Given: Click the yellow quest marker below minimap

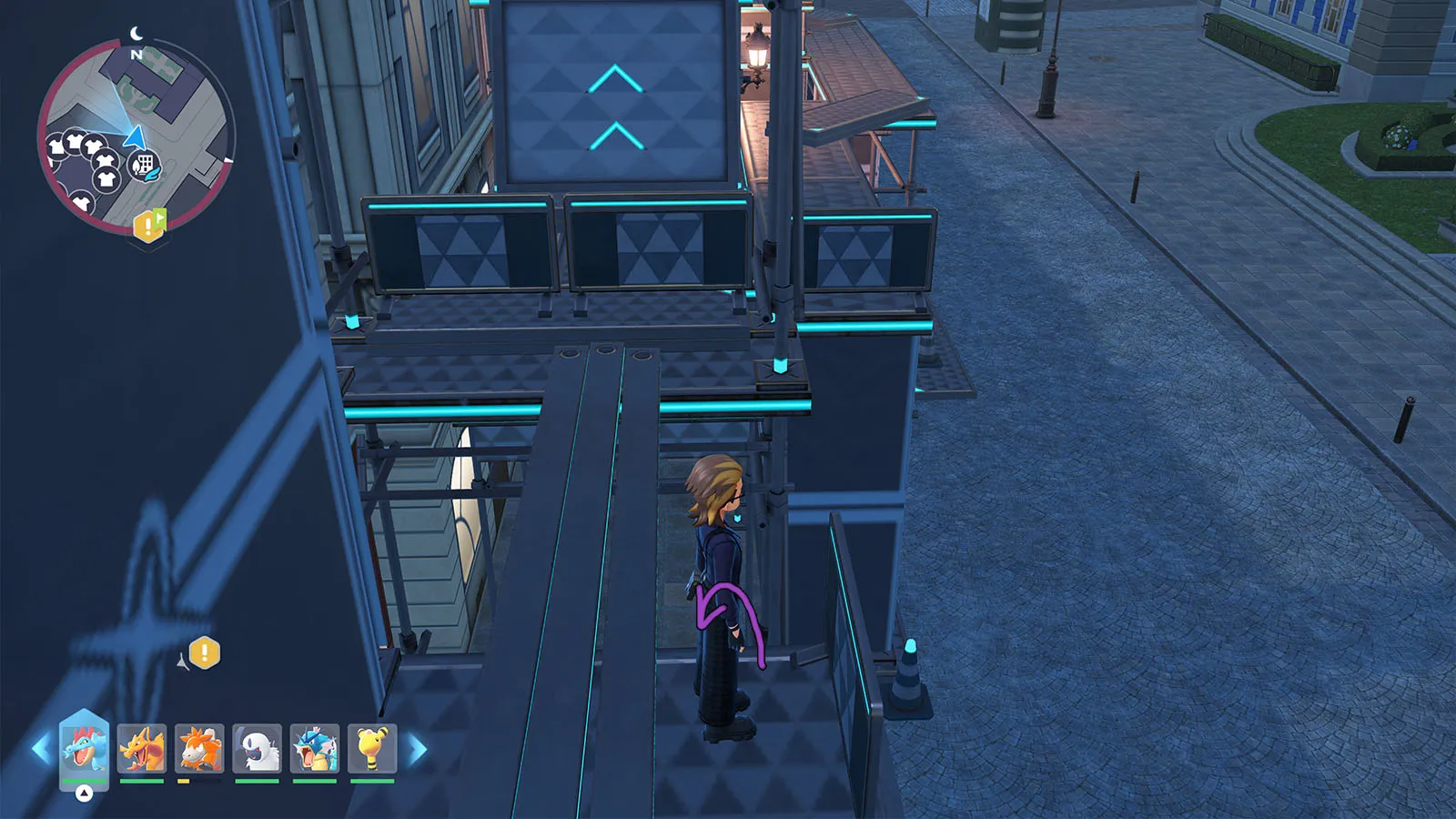Looking at the screenshot, I should (x=149, y=225).
